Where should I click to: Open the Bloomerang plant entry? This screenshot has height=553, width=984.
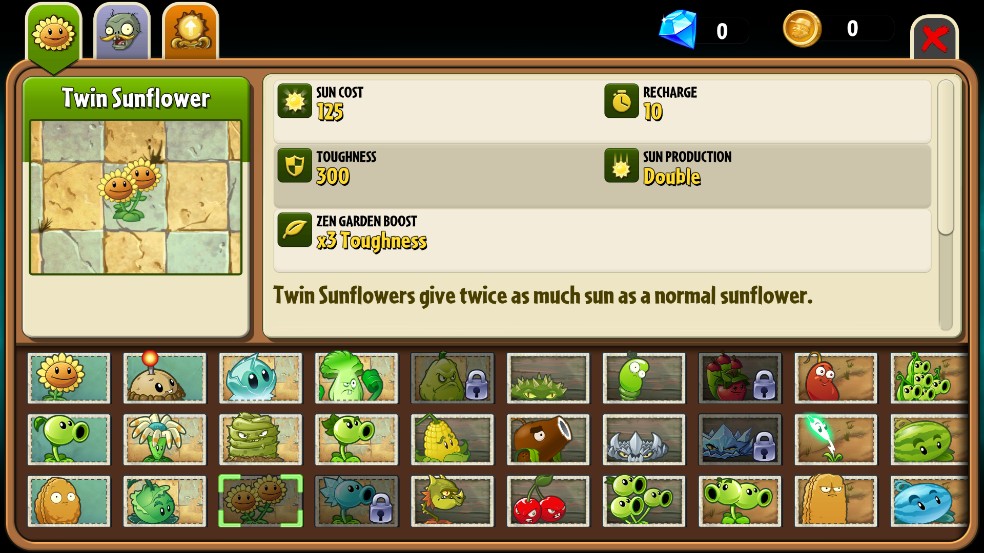pos(165,439)
